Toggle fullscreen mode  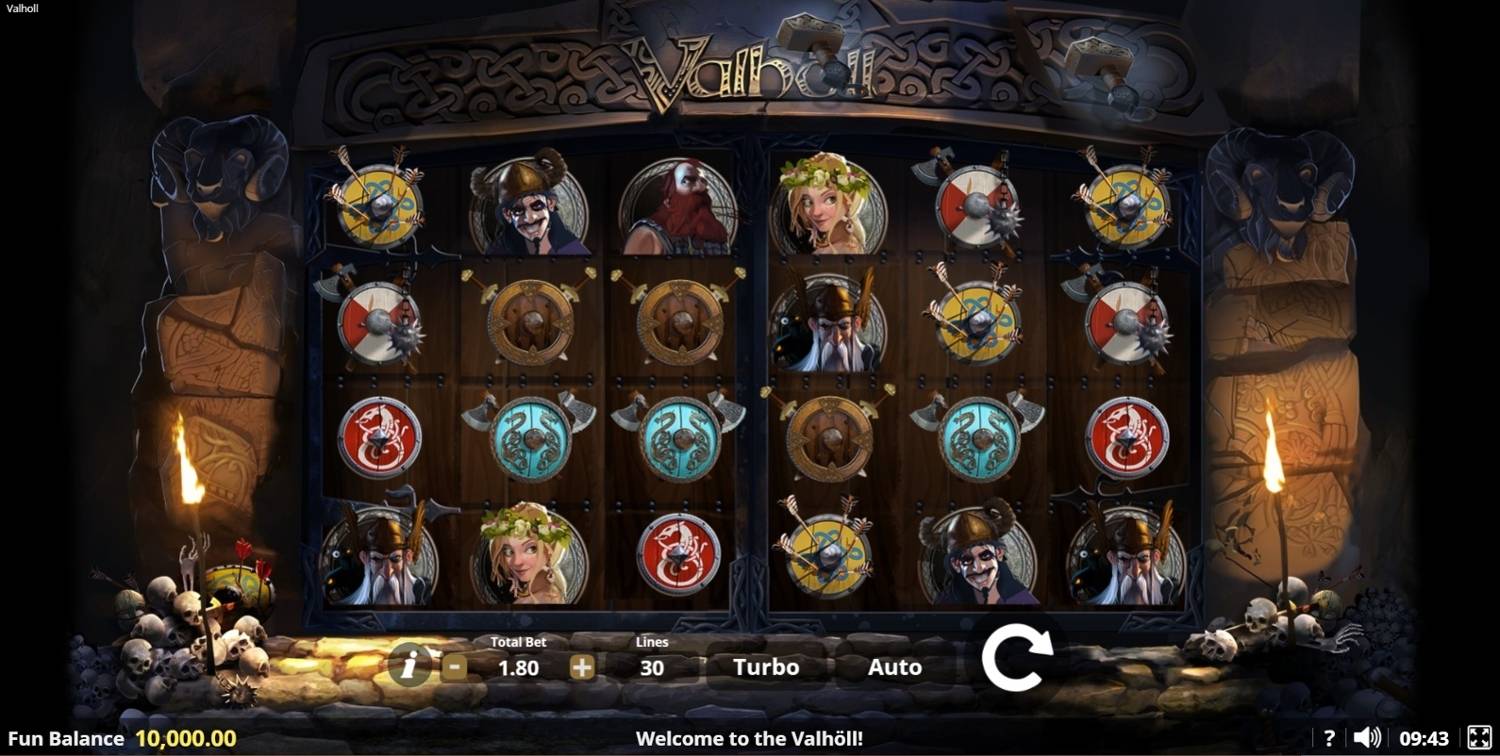[x=1479, y=738]
